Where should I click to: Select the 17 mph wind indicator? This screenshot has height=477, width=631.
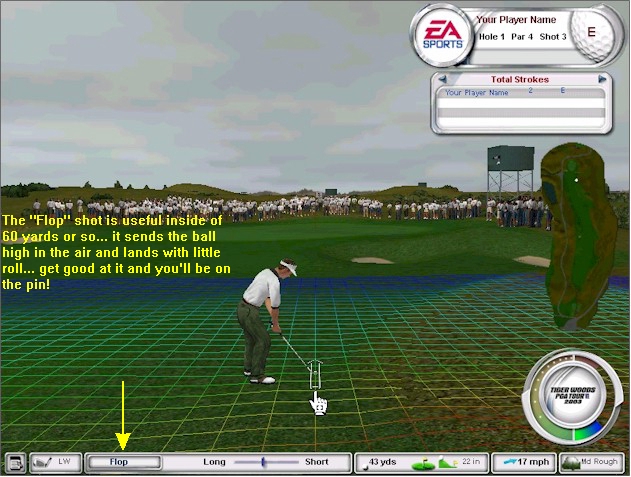click(x=523, y=463)
